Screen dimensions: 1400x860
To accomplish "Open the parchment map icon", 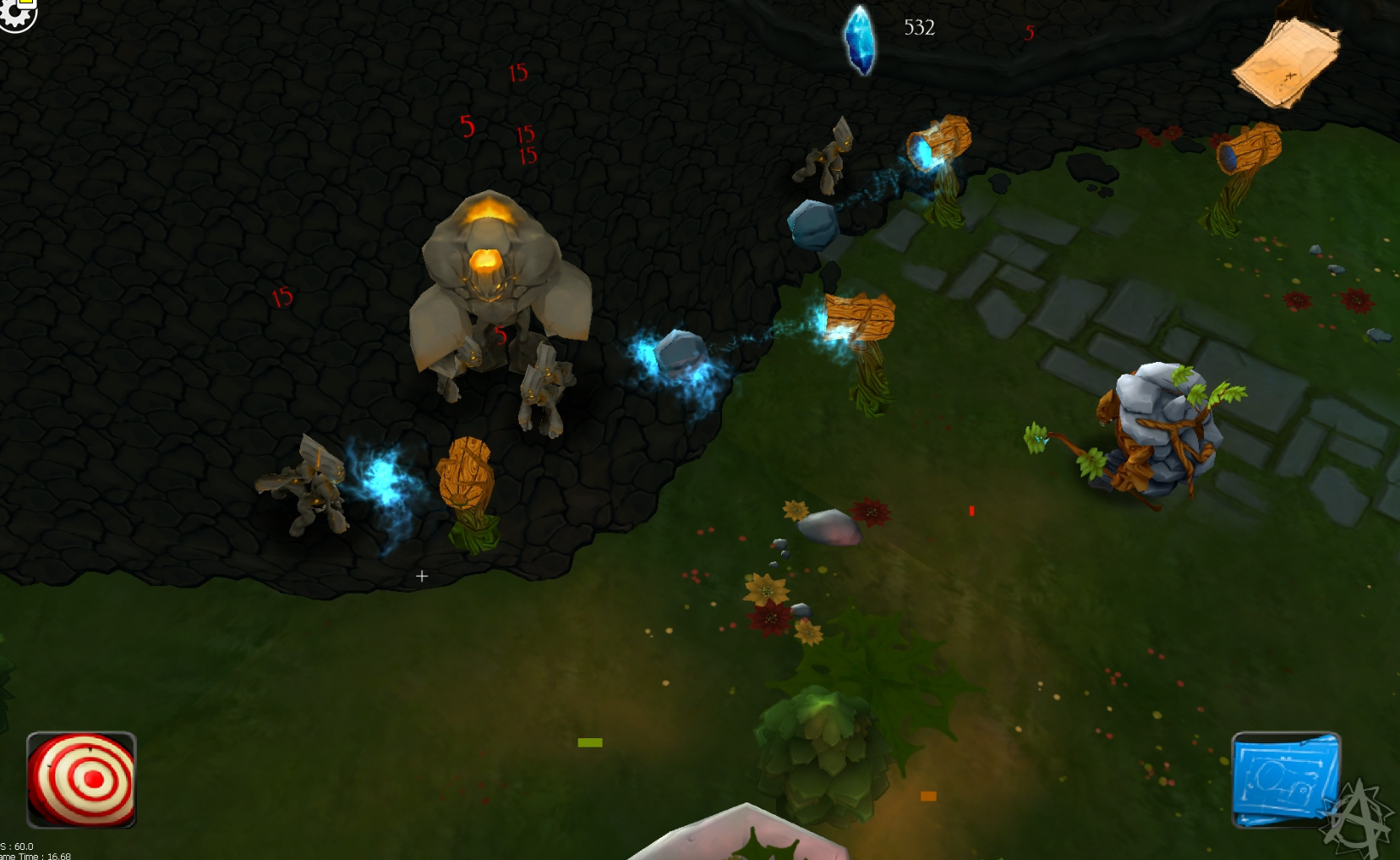I will 1287,61.
